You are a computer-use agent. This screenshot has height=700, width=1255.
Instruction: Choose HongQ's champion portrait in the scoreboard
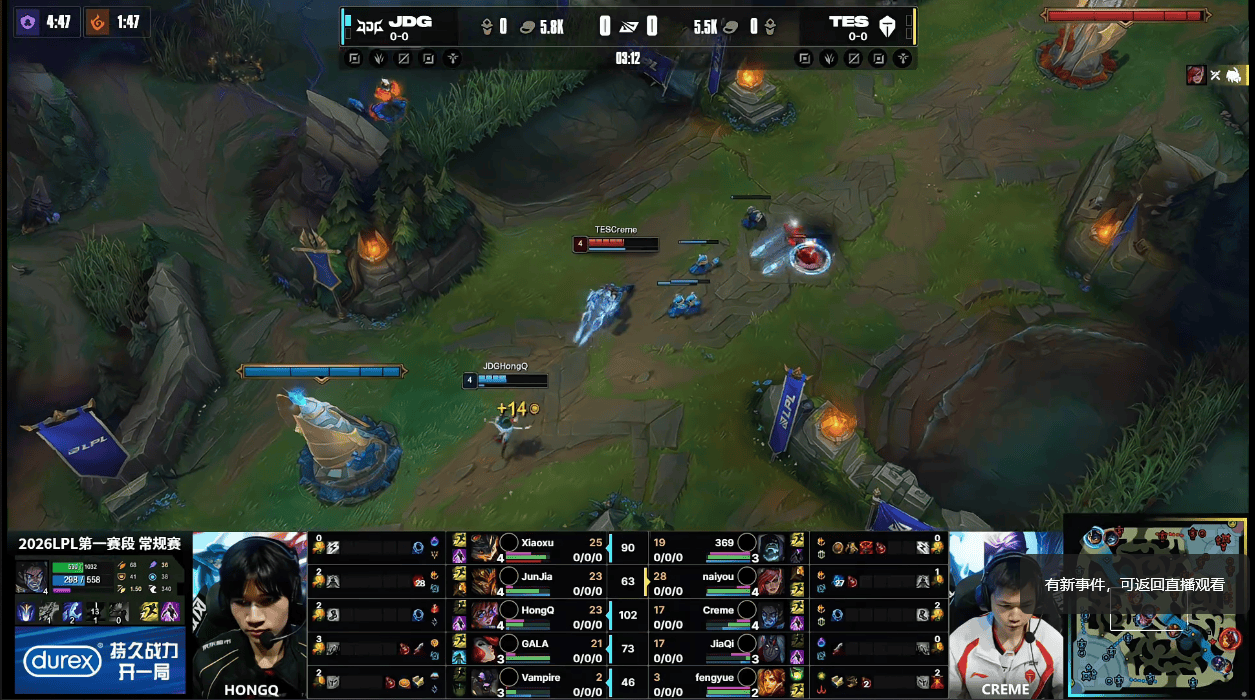[x=485, y=614]
